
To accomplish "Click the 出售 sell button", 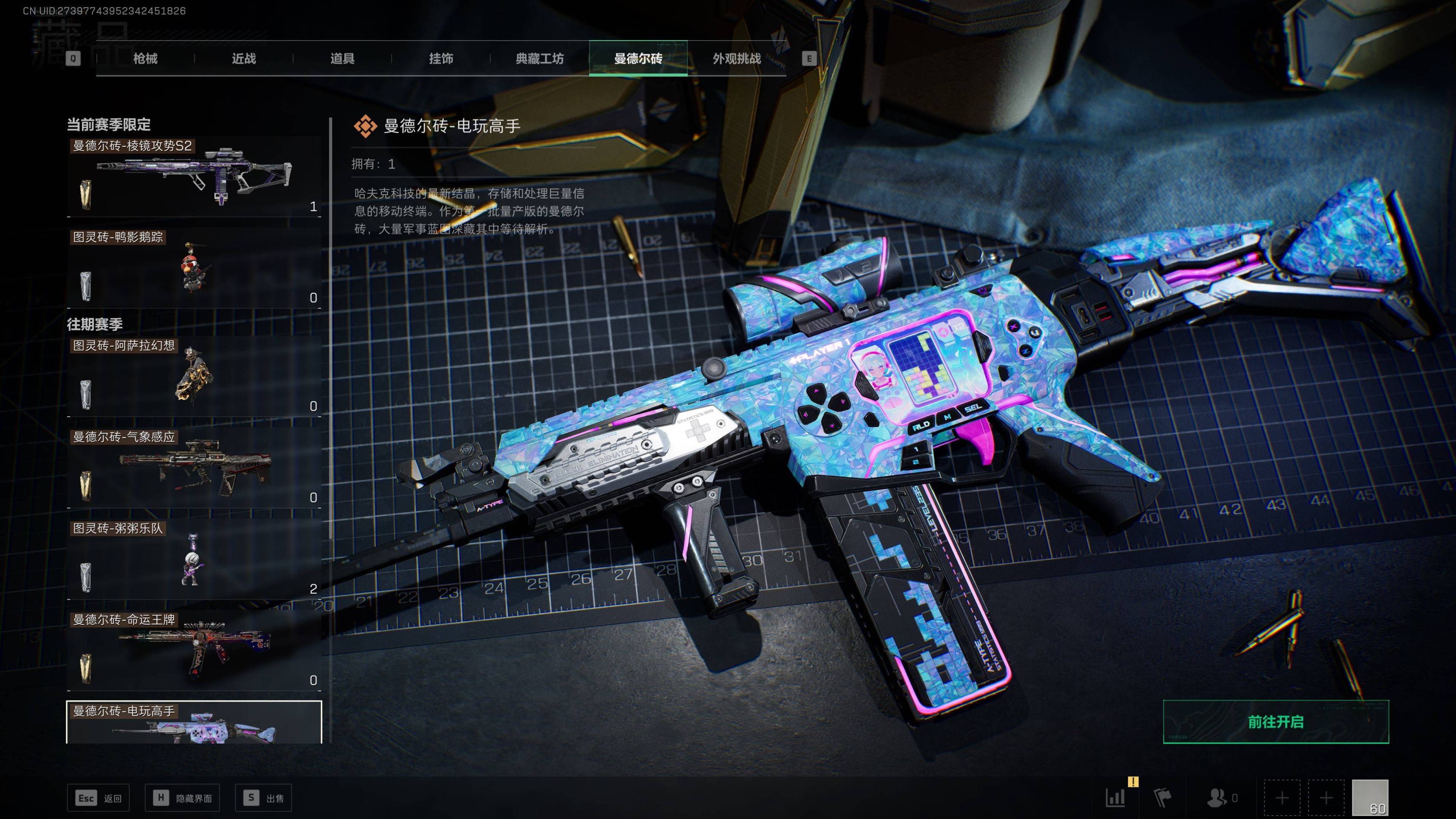I will point(263,798).
